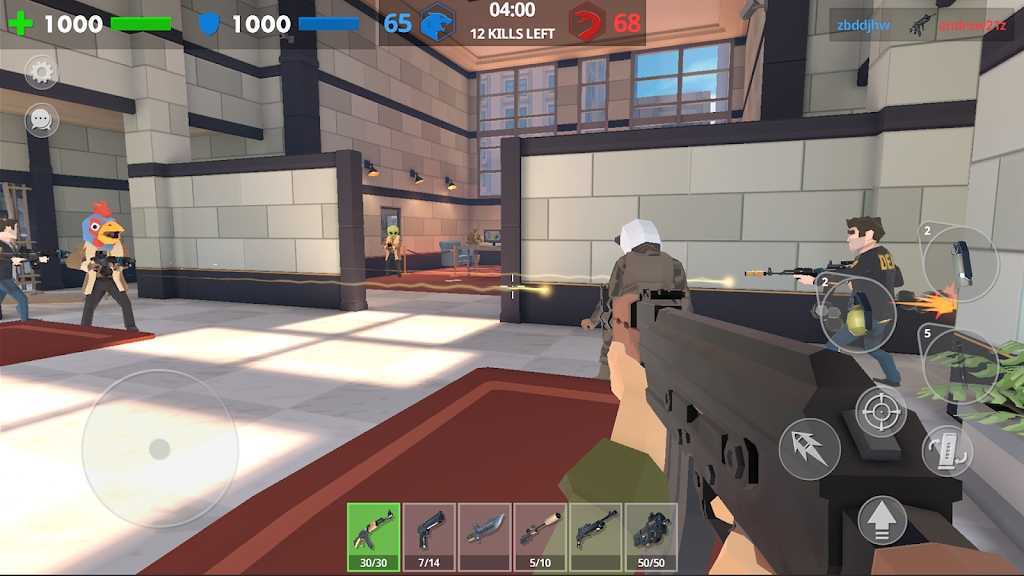This screenshot has width=1024, height=576.
Task: Select the fifth slot's black long gun
Action: point(596,537)
